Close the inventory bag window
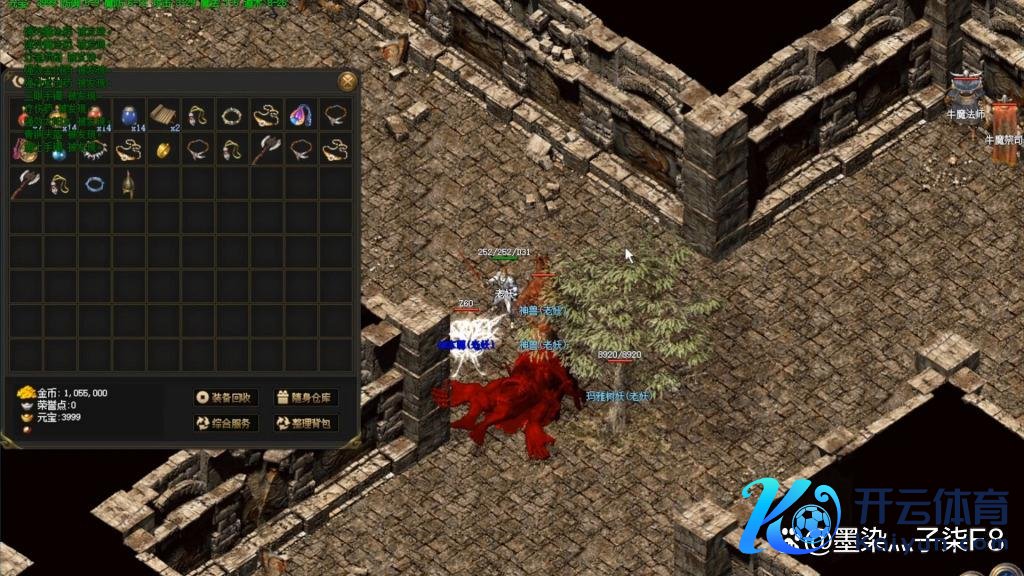Screen dimensions: 1024x576 347,82
